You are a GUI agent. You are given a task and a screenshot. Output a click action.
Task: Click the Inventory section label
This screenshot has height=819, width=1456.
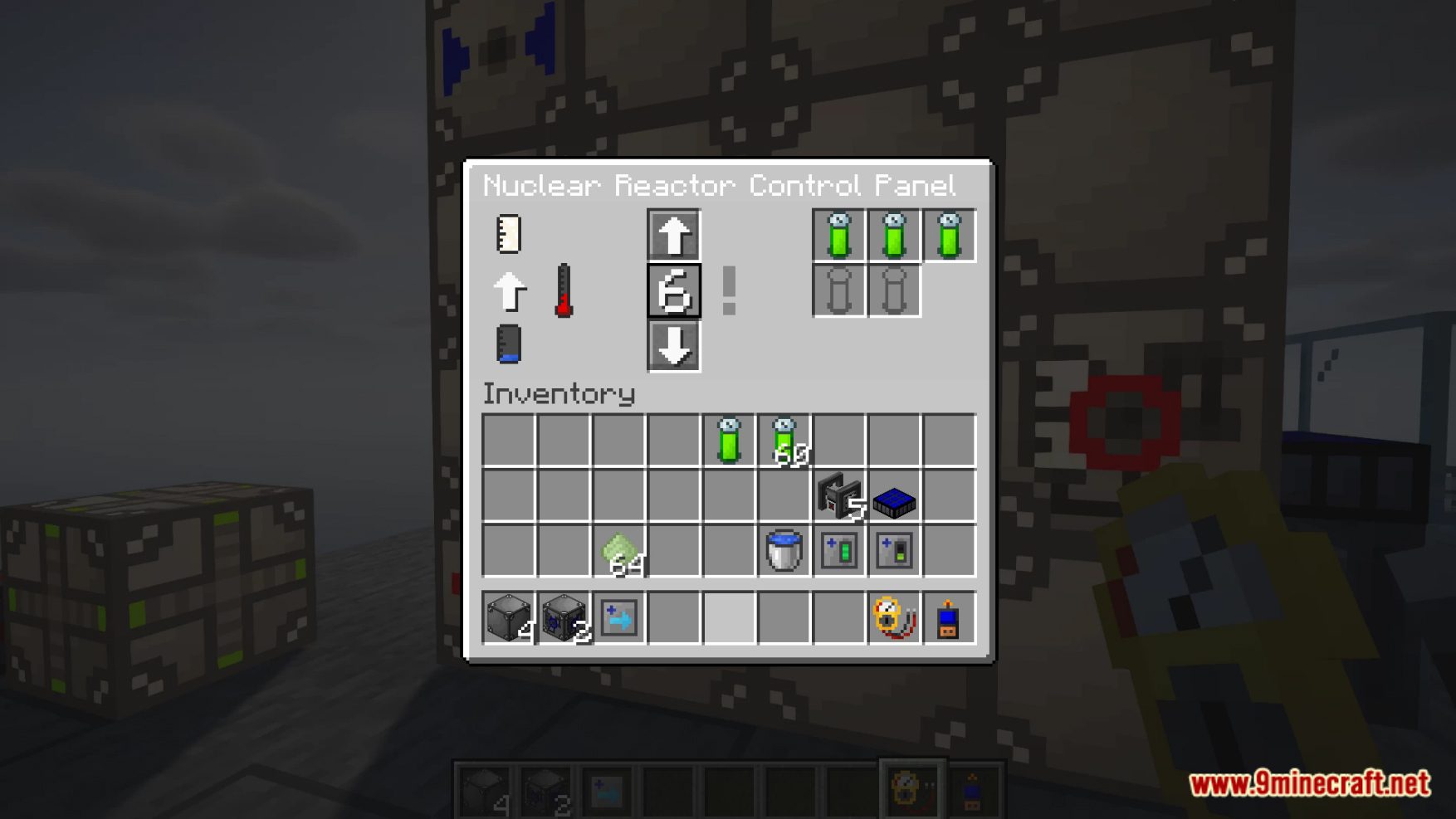559,396
